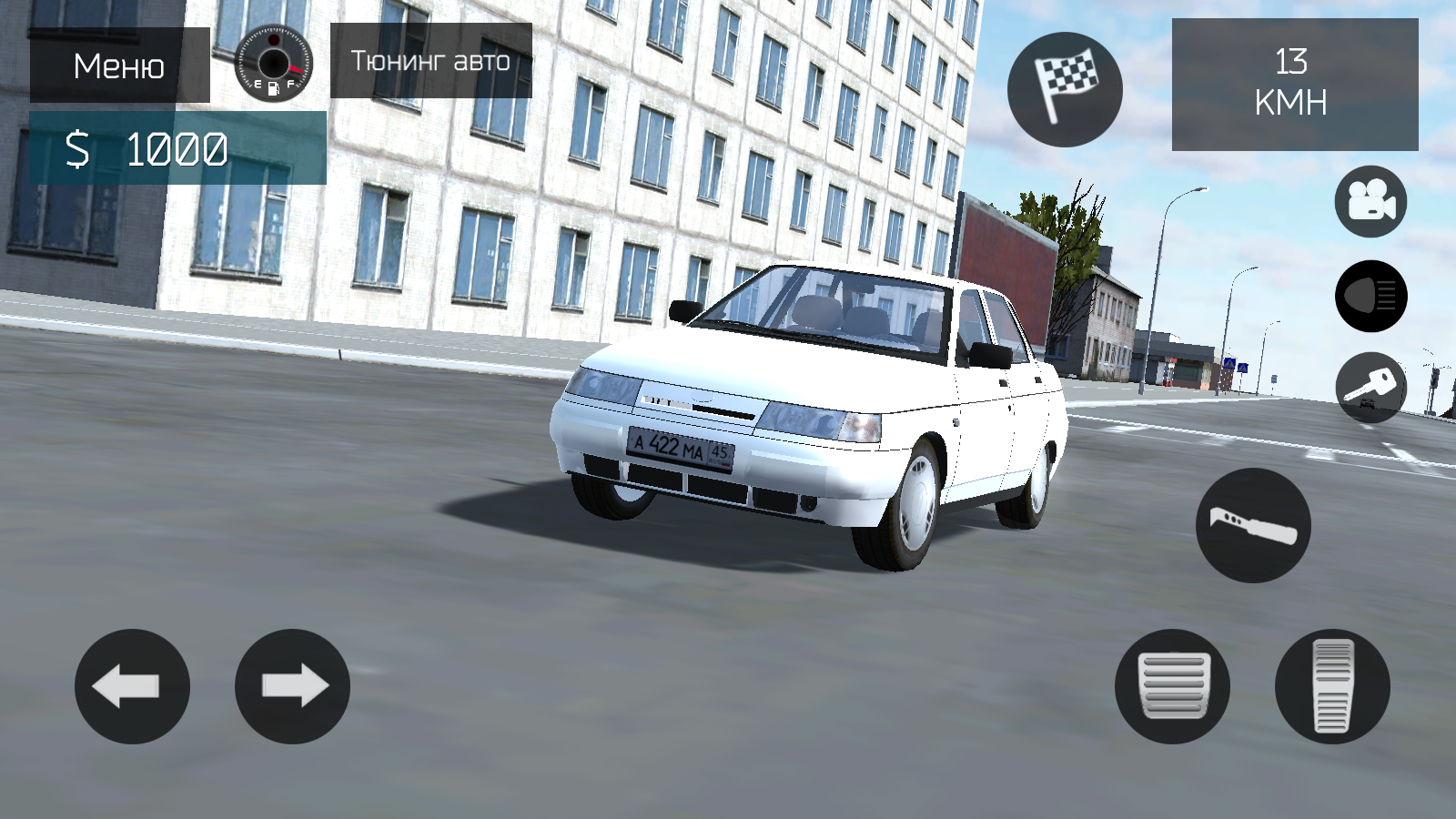
Task: Open the Меню
Action: (x=116, y=66)
